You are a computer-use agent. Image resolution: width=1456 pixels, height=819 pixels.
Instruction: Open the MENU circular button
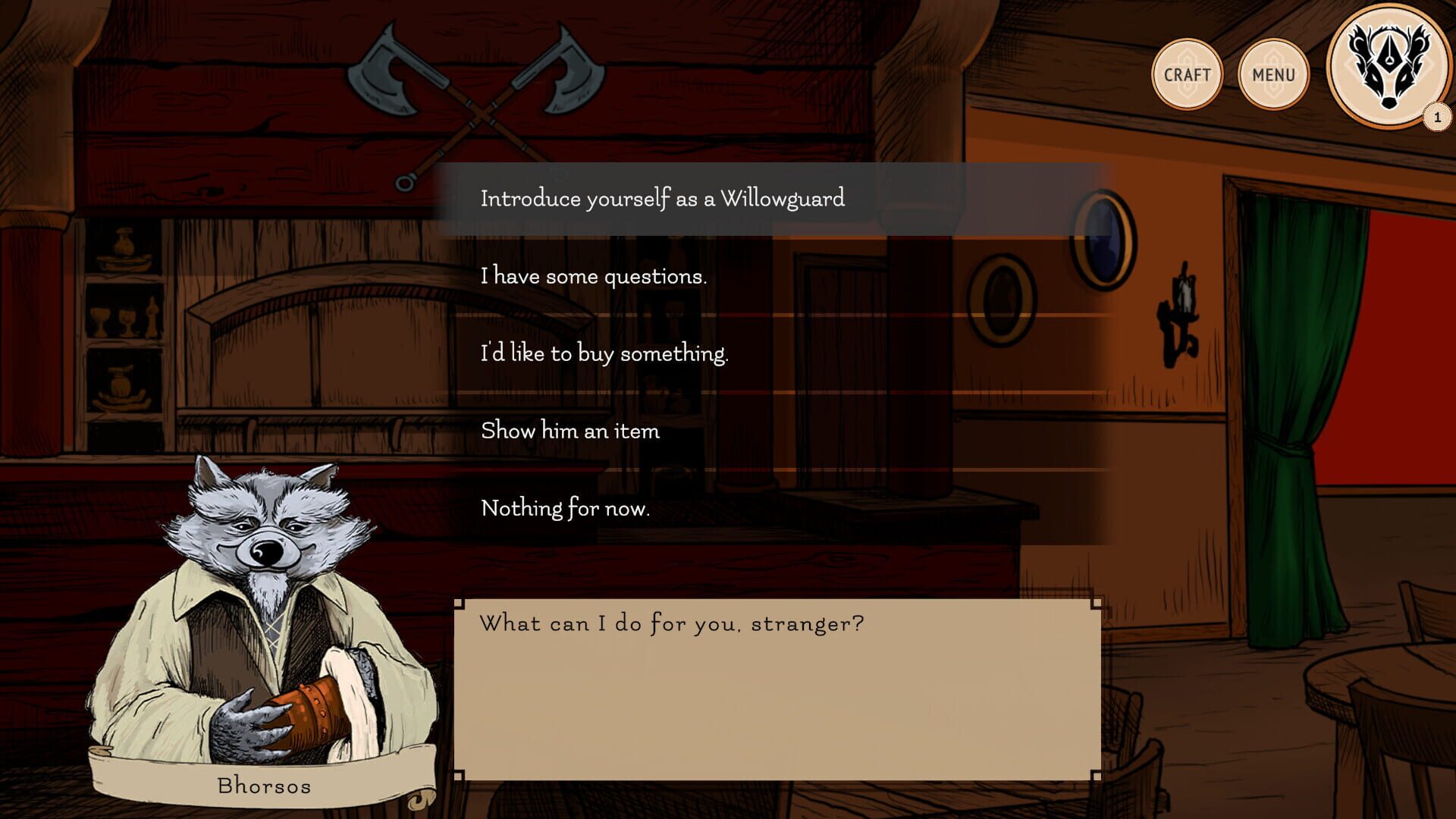[1272, 74]
